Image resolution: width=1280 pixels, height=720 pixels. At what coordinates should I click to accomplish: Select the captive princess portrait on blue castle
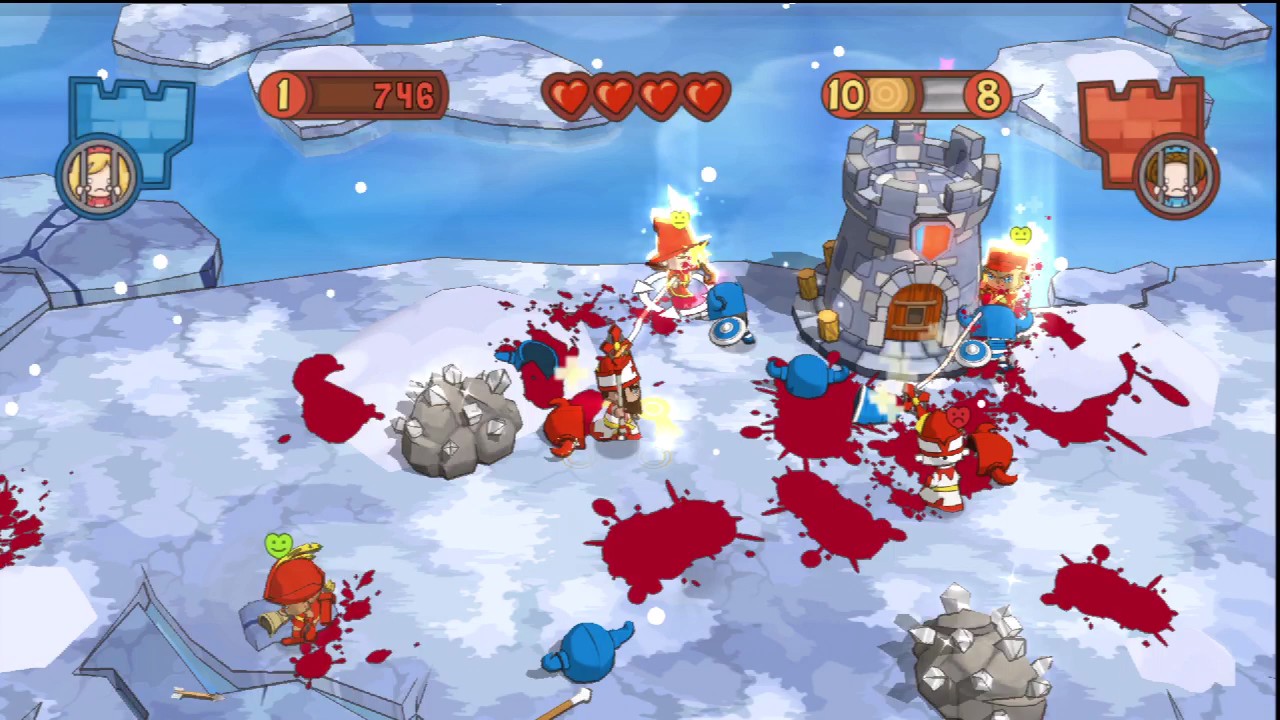pyautogui.click(x=99, y=177)
